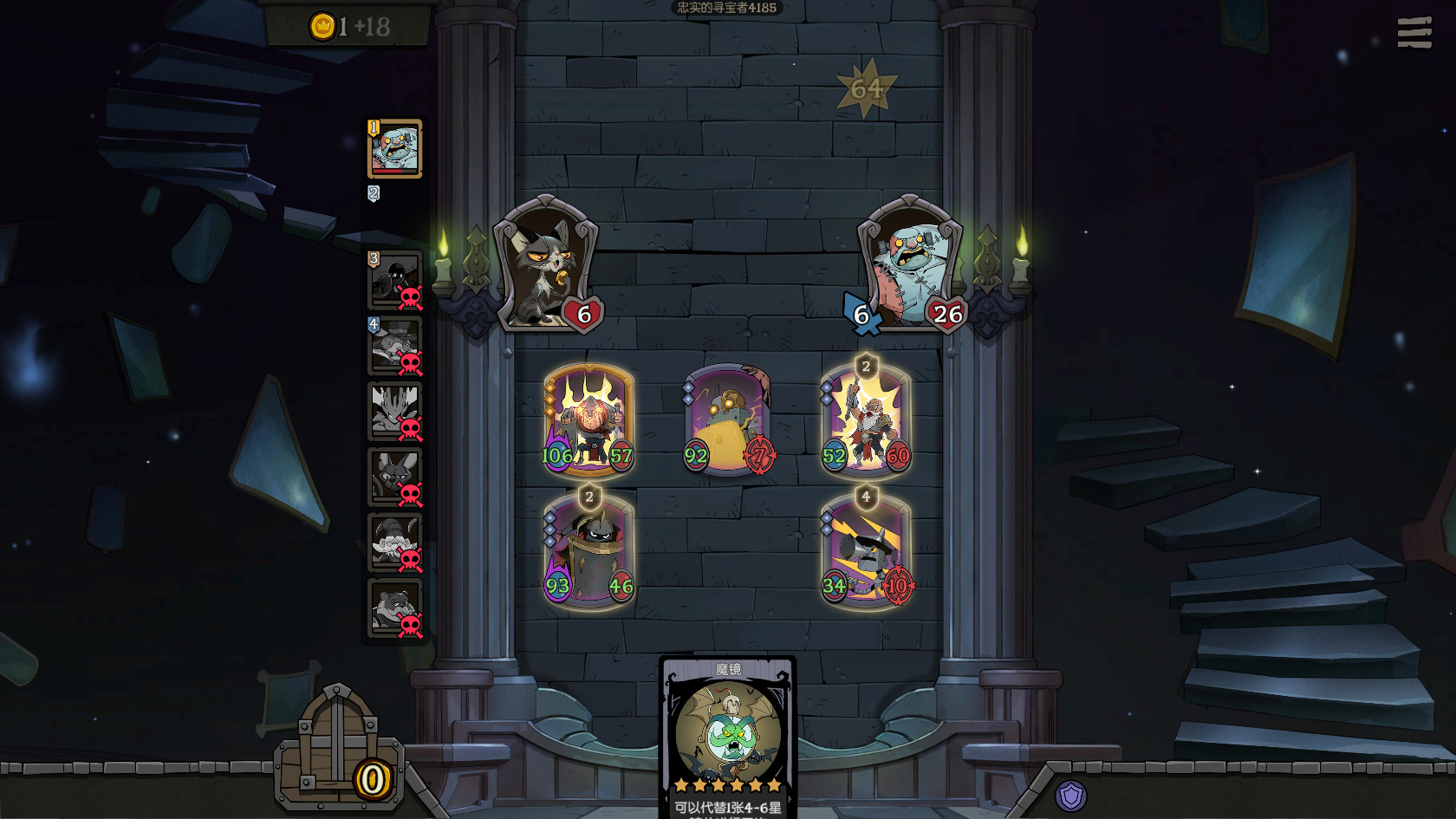Open the hamburger menu
This screenshot has height=819, width=1456.
(x=1414, y=33)
